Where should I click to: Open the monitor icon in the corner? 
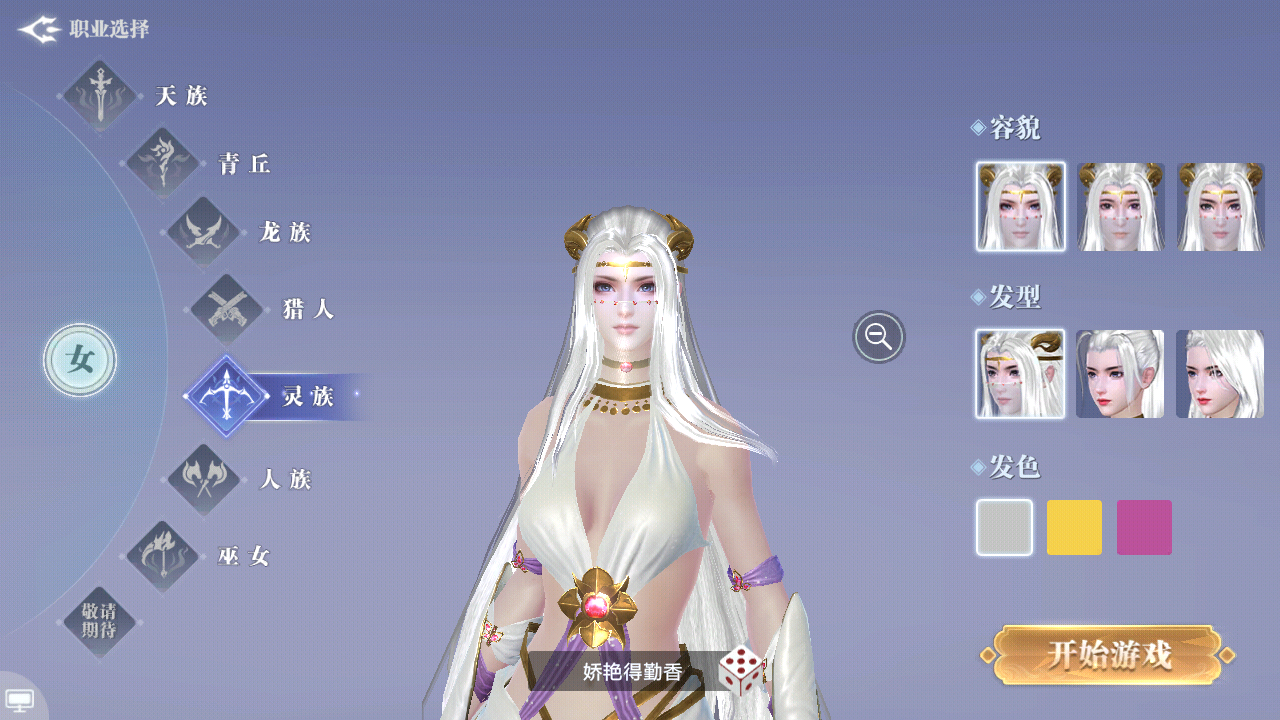pos(20,699)
